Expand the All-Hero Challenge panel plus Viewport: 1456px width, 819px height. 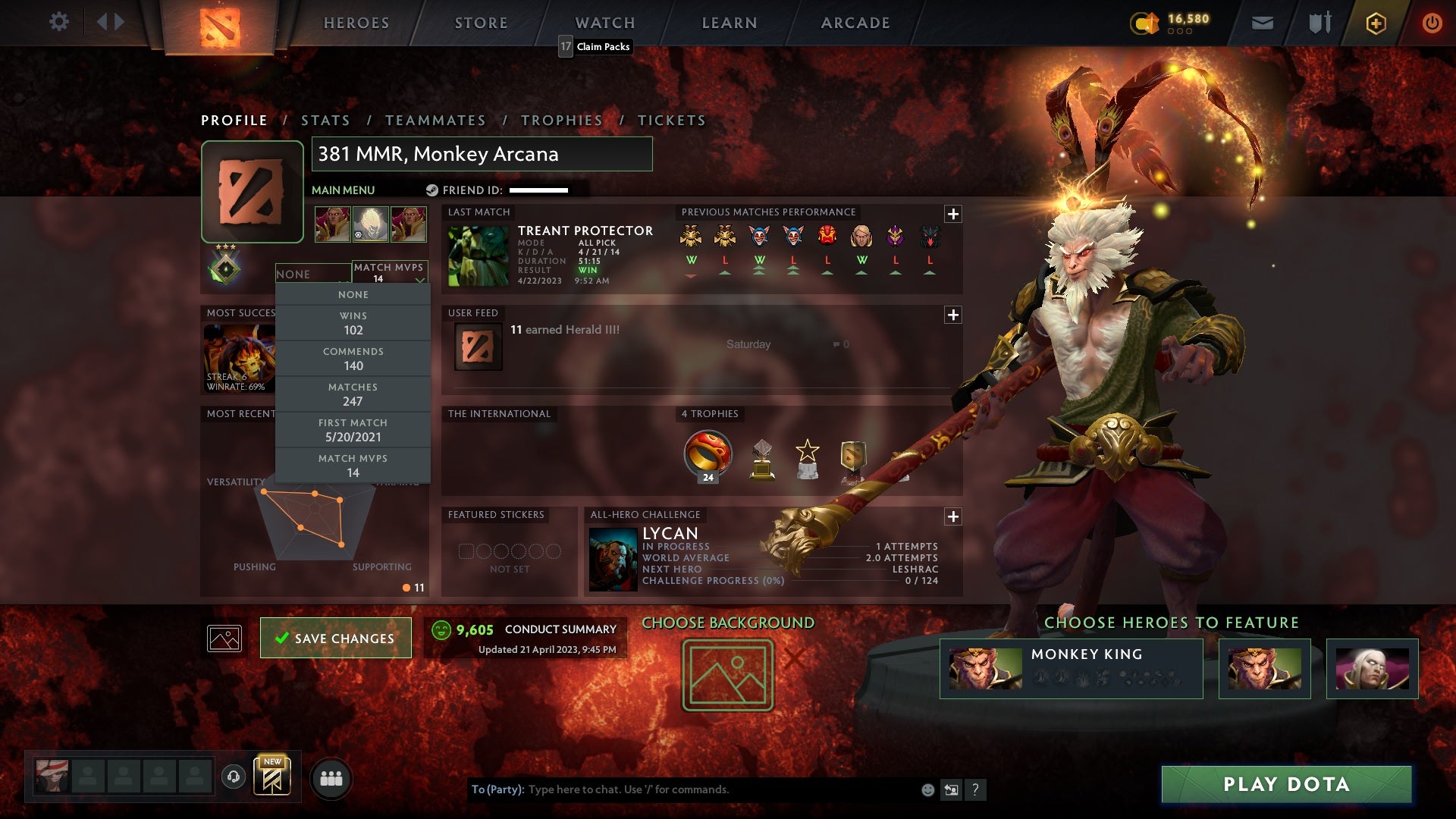pos(953,517)
